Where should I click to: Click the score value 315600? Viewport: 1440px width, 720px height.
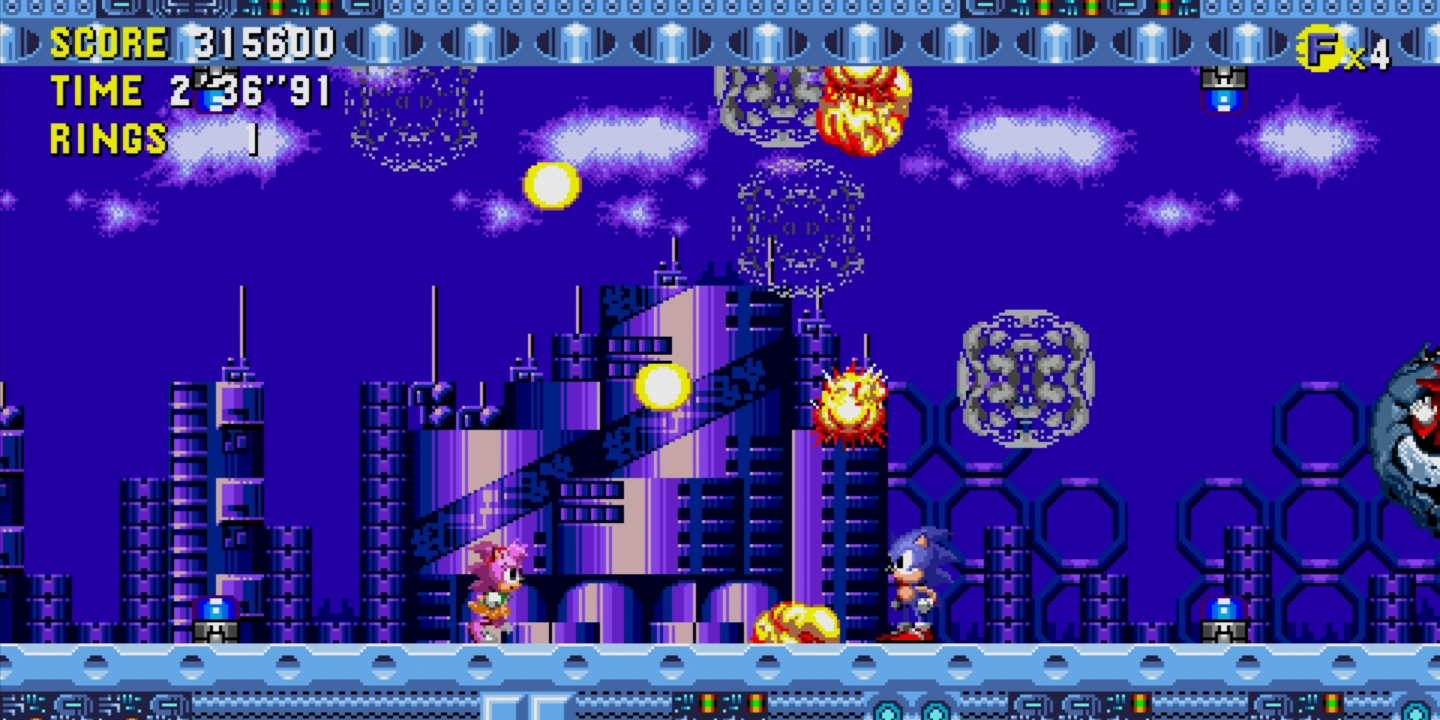260,42
